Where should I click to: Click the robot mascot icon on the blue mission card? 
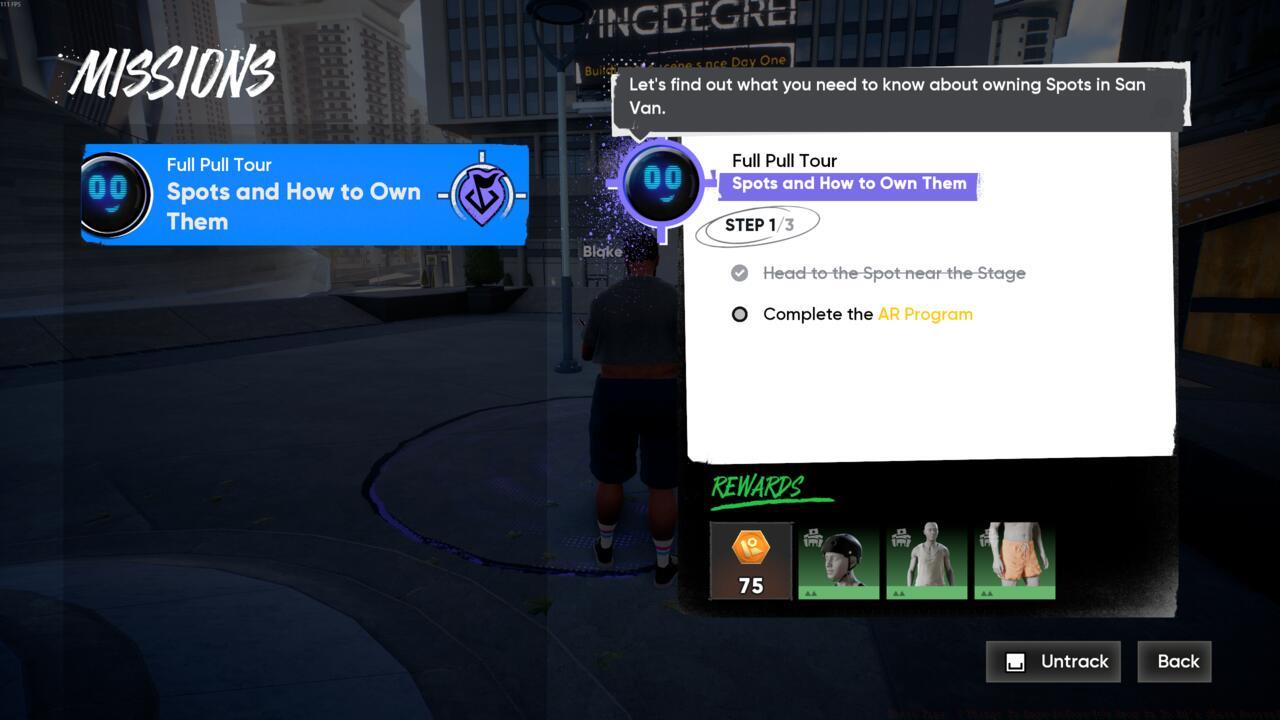pos(115,193)
